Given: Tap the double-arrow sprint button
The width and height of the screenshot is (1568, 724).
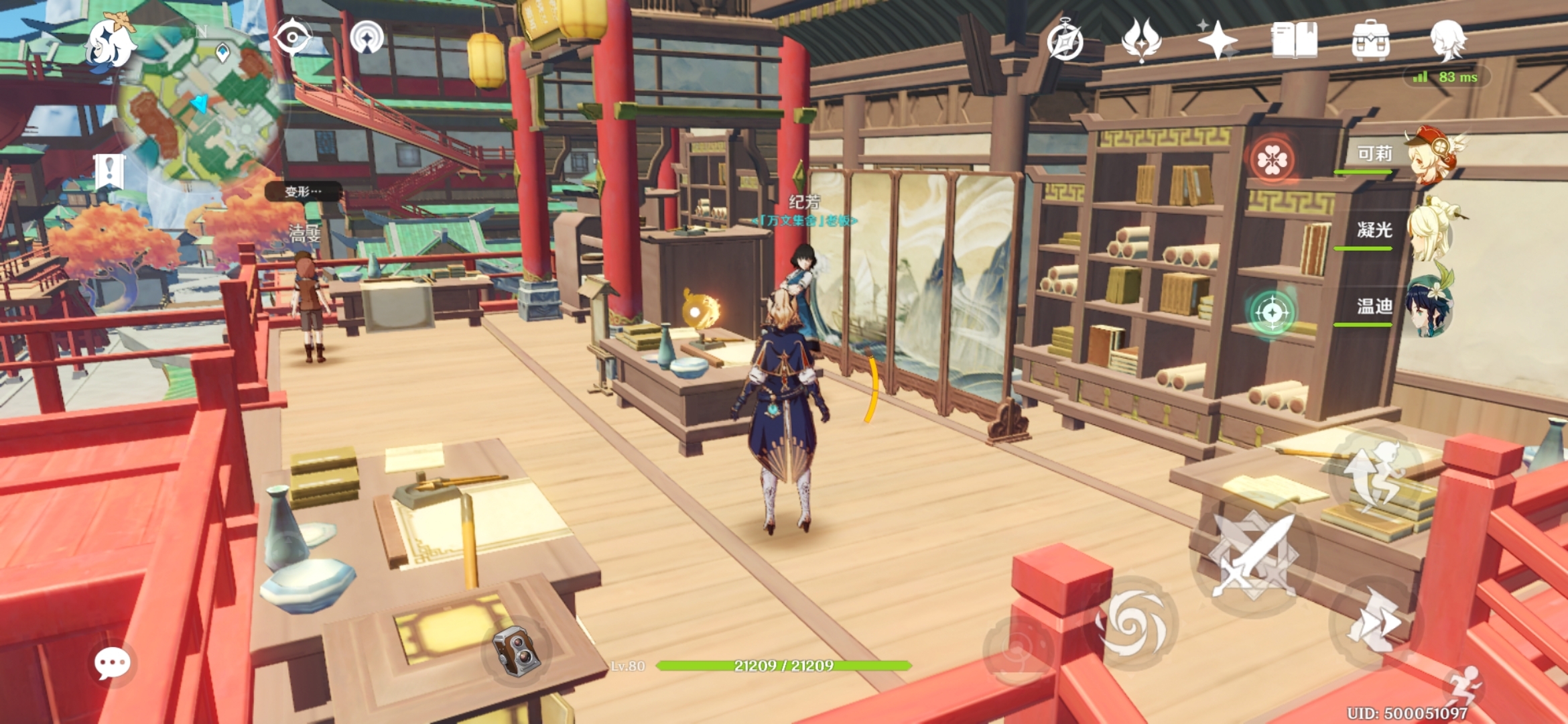Looking at the screenshot, I should coord(1374,622).
